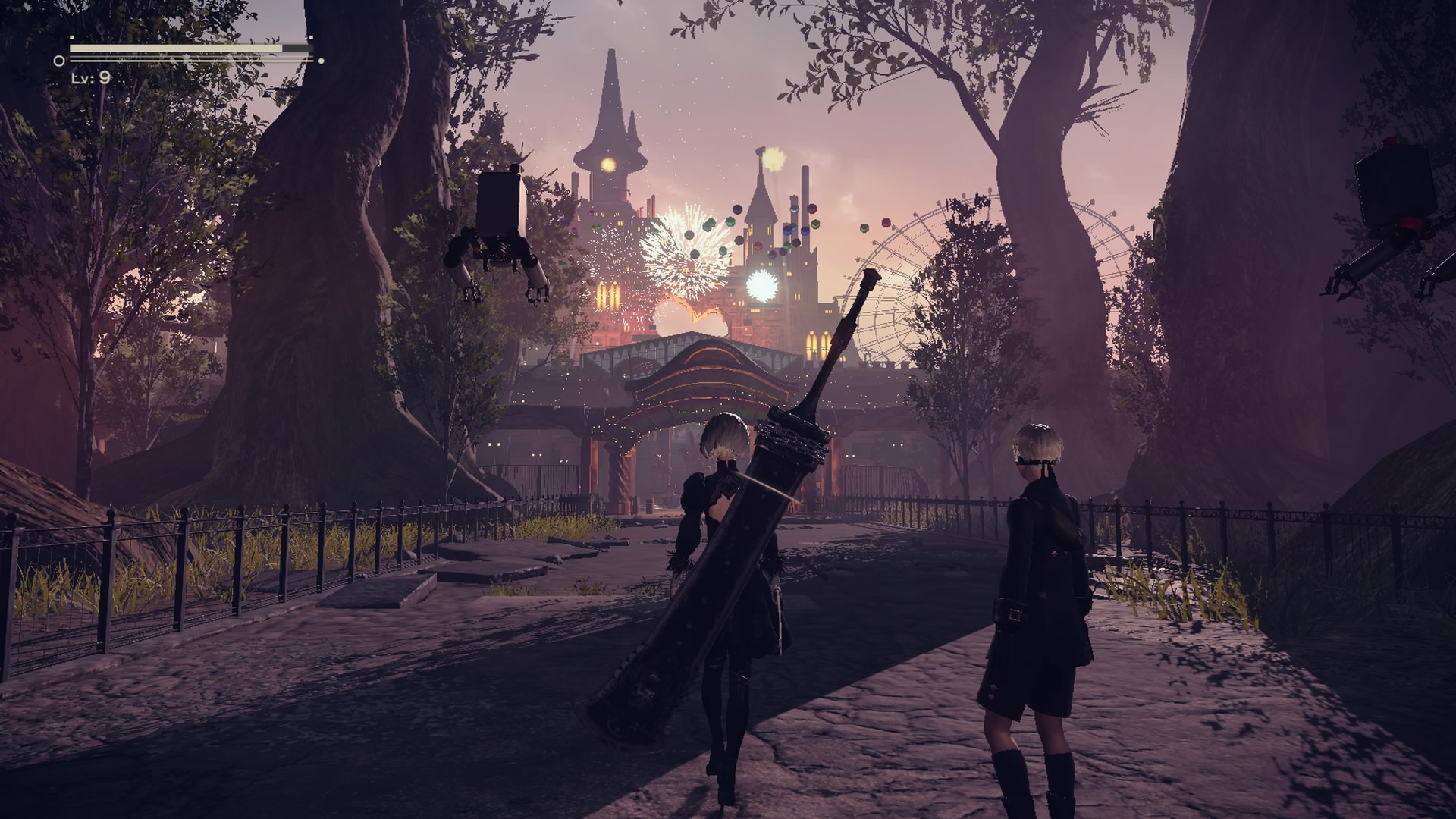Image resolution: width=1456 pixels, height=819 pixels.
Task: Click the small square at the HP bar's end
Action: [x=311, y=37]
